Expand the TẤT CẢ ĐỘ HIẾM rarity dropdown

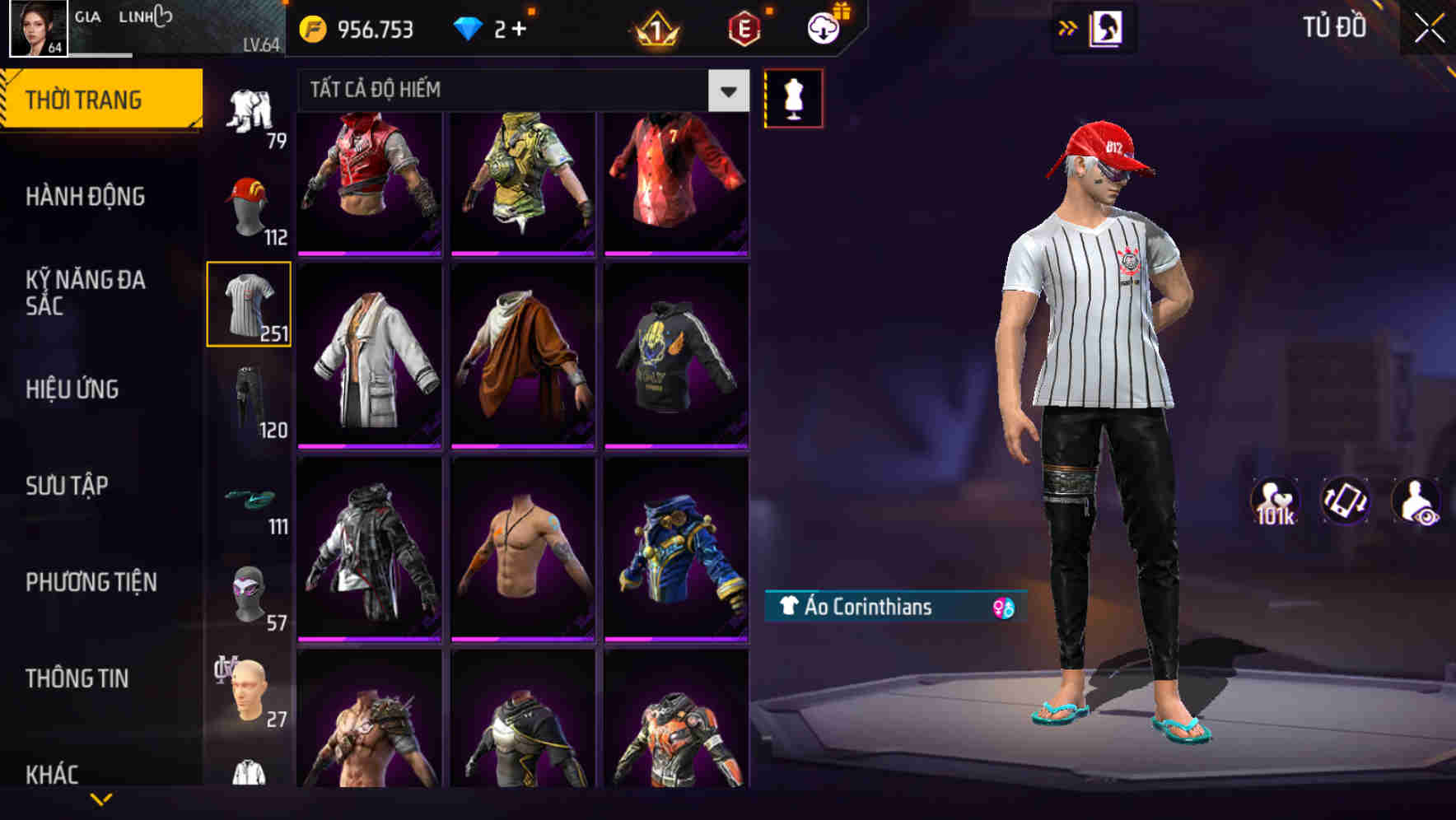pos(726,91)
